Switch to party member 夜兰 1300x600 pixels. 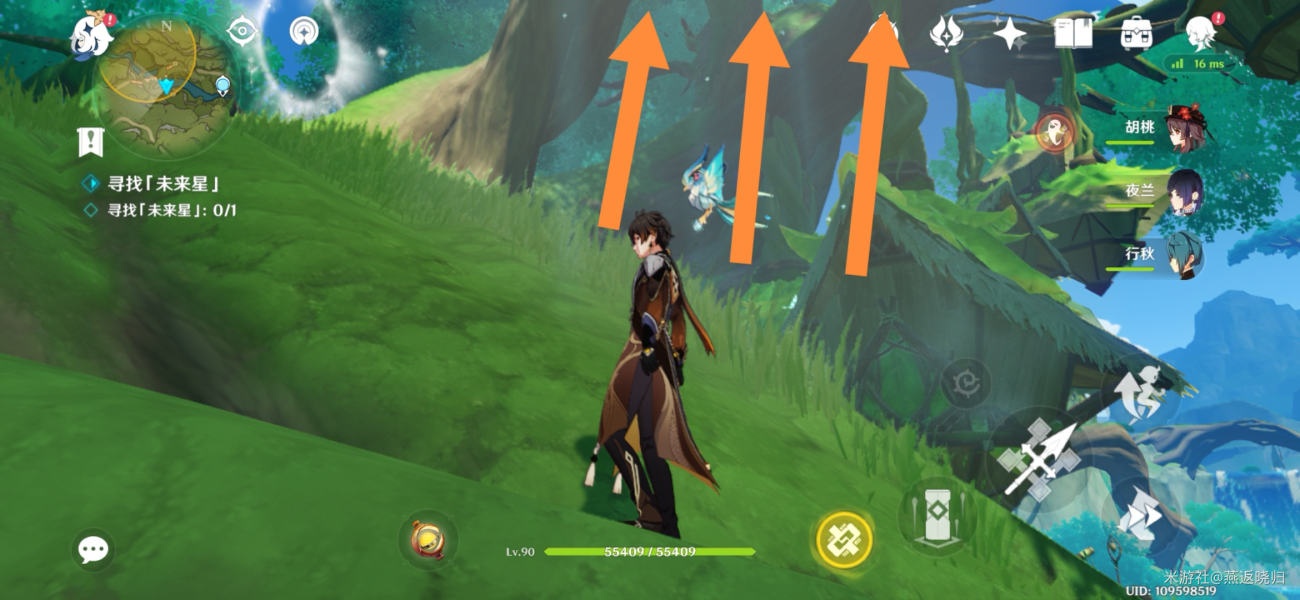1183,192
